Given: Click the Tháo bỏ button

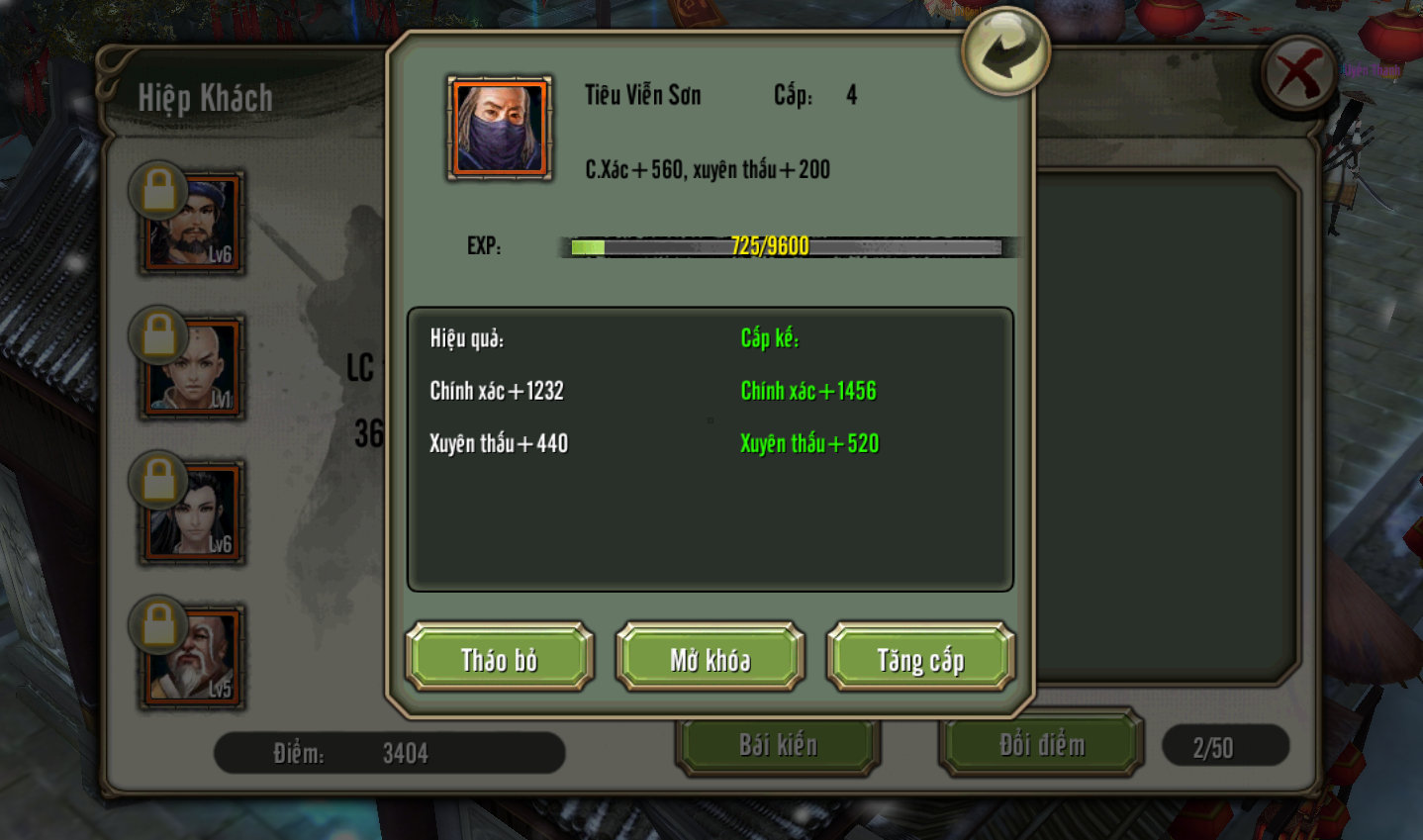Looking at the screenshot, I should coord(499,658).
